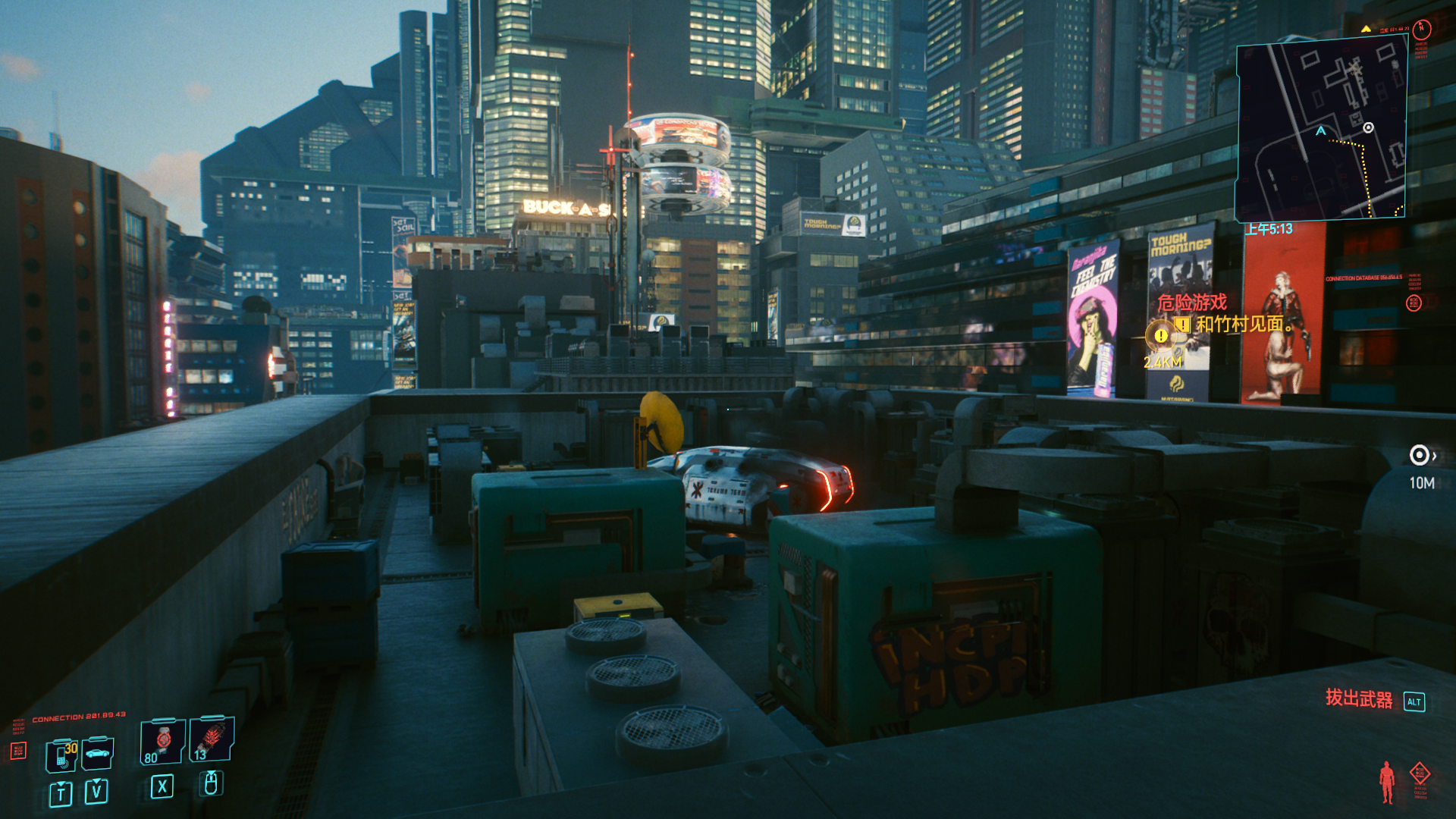The width and height of the screenshot is (1456, 819).
Task: Click the yellow quest waypoint marker
Action: tap(1160, 334)
